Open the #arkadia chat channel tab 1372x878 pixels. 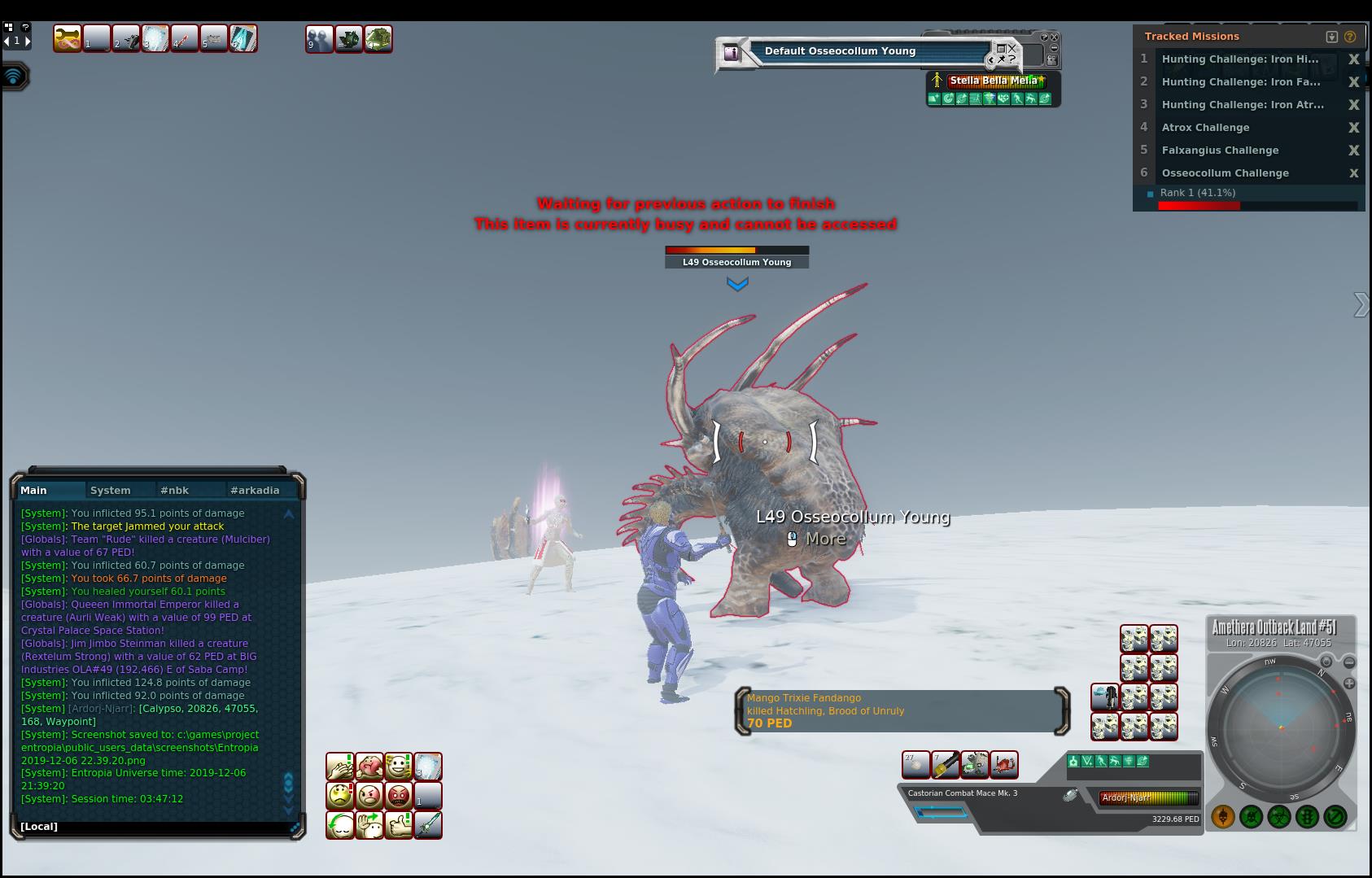tap(255, 490)
